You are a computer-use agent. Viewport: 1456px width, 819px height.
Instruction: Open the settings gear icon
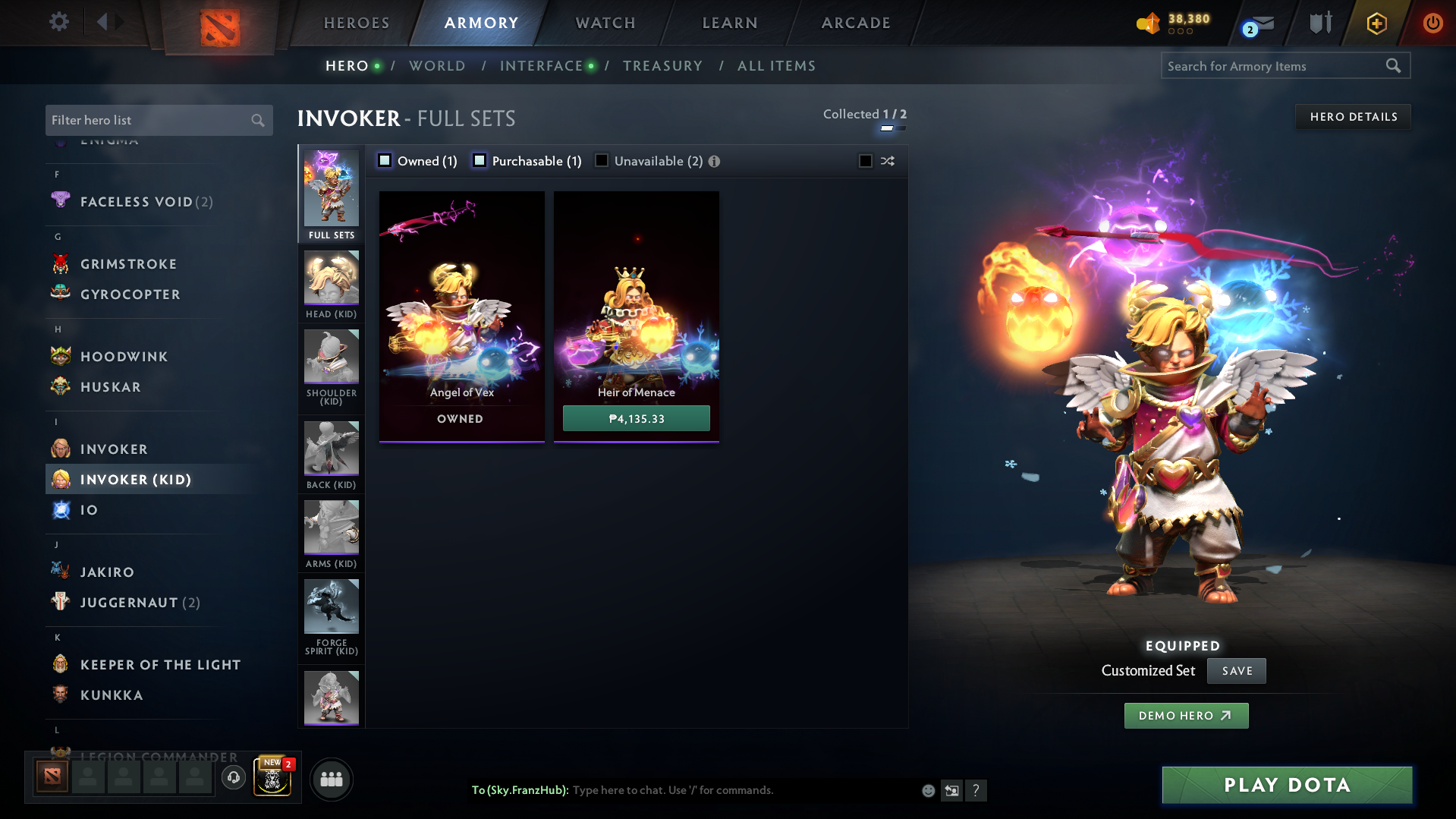pos(59,22)
